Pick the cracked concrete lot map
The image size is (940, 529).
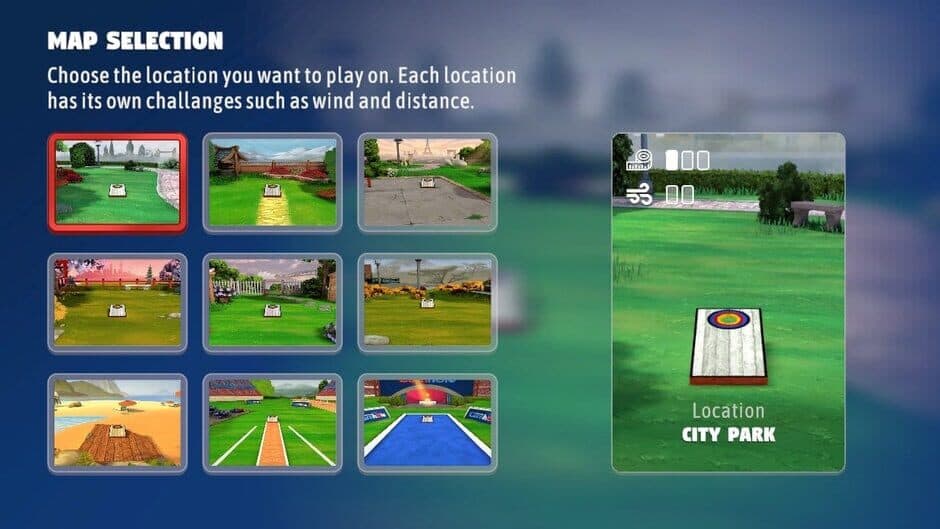pos(427,182)
